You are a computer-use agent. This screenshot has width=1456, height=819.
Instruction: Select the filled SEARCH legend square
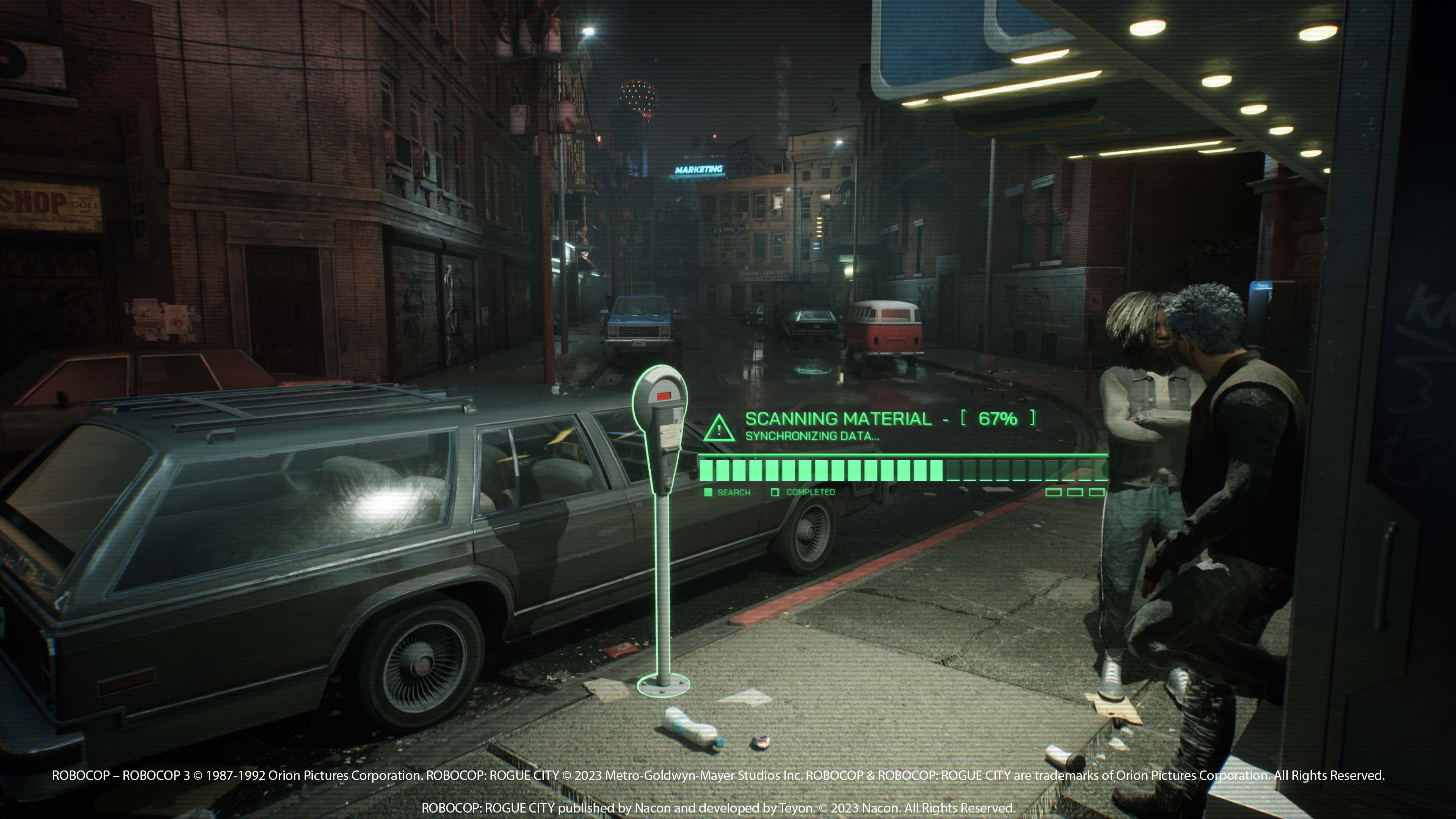coord(709,492)
